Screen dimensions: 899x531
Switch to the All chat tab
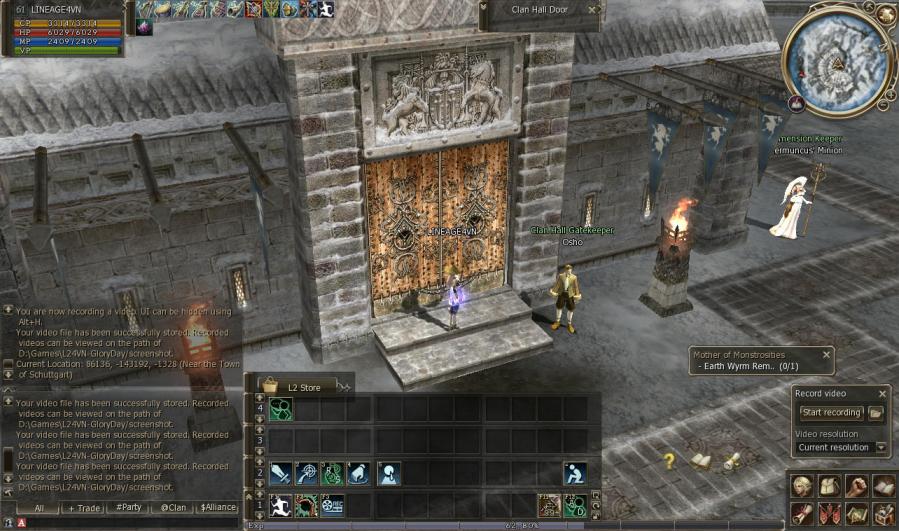point(38,508)
